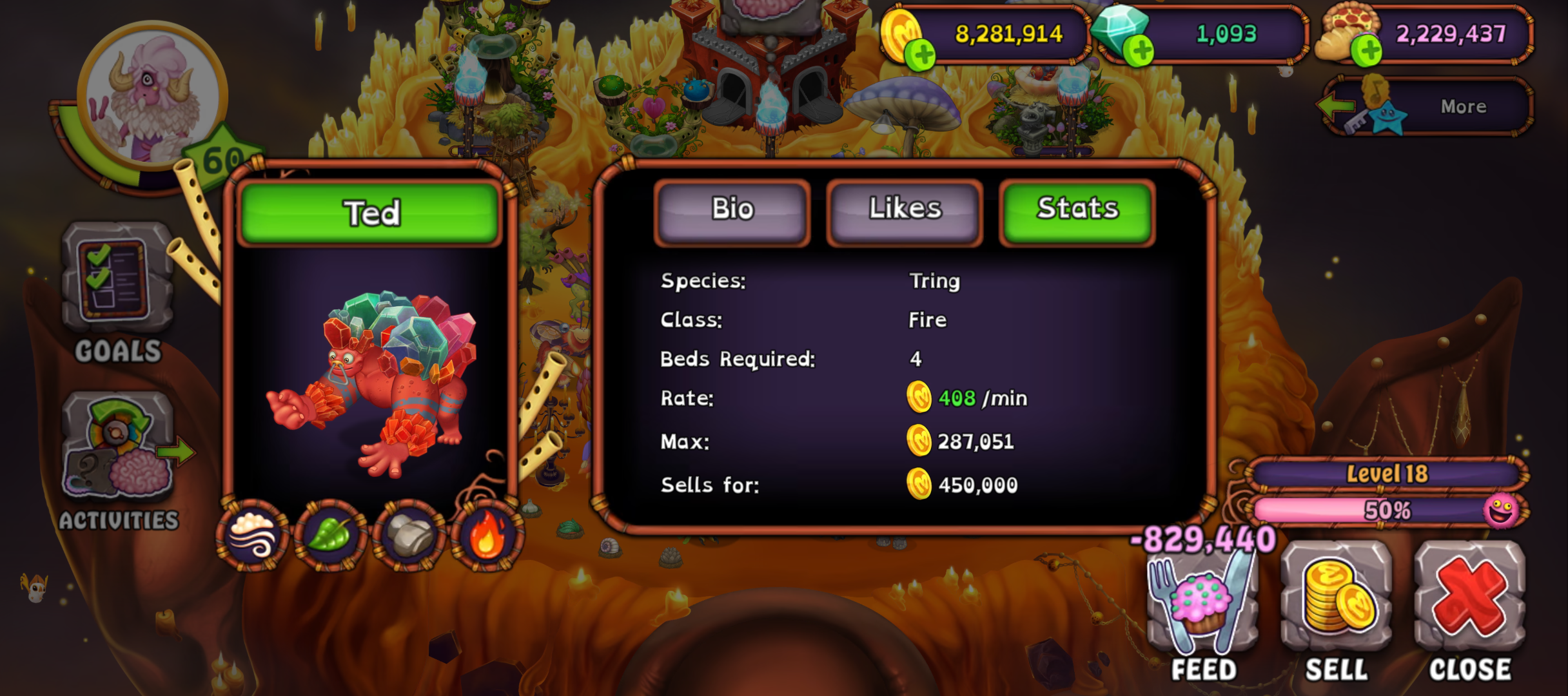Add more food with the plus button
This screenshot has width=1568, height=696.
(1365, 52)
